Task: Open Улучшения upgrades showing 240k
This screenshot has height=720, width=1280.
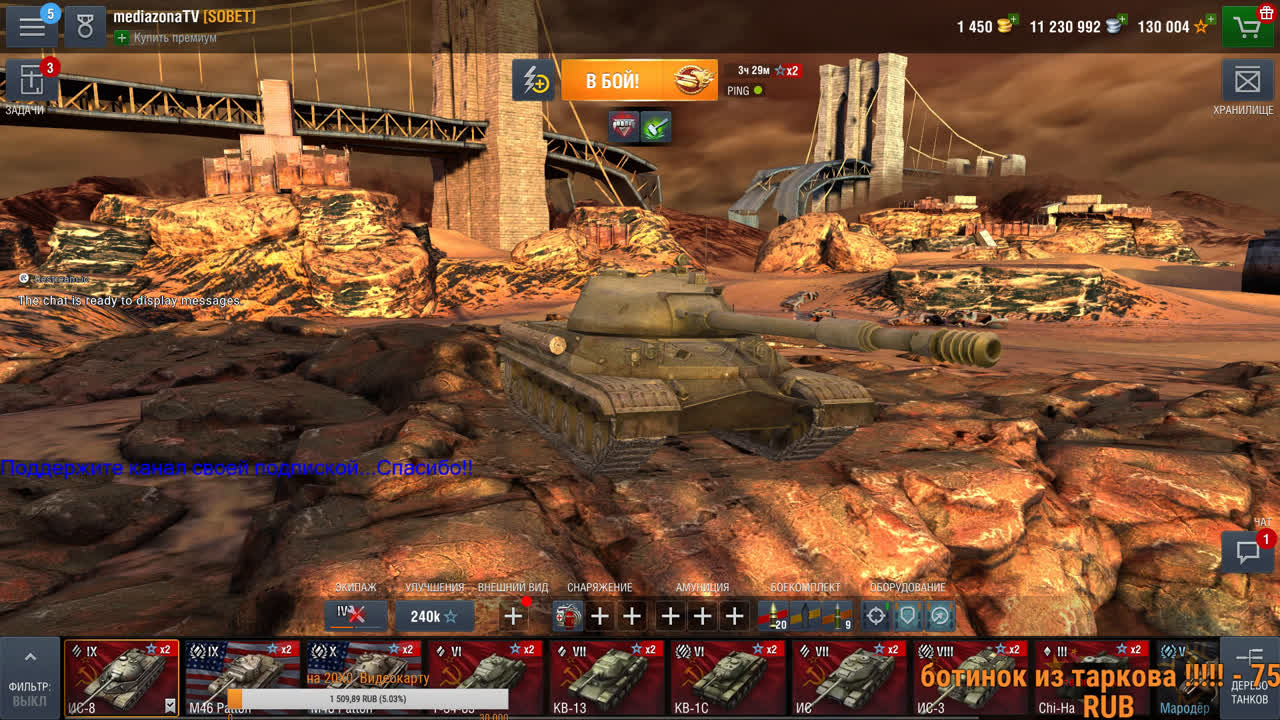Action: tap(434, 616)
